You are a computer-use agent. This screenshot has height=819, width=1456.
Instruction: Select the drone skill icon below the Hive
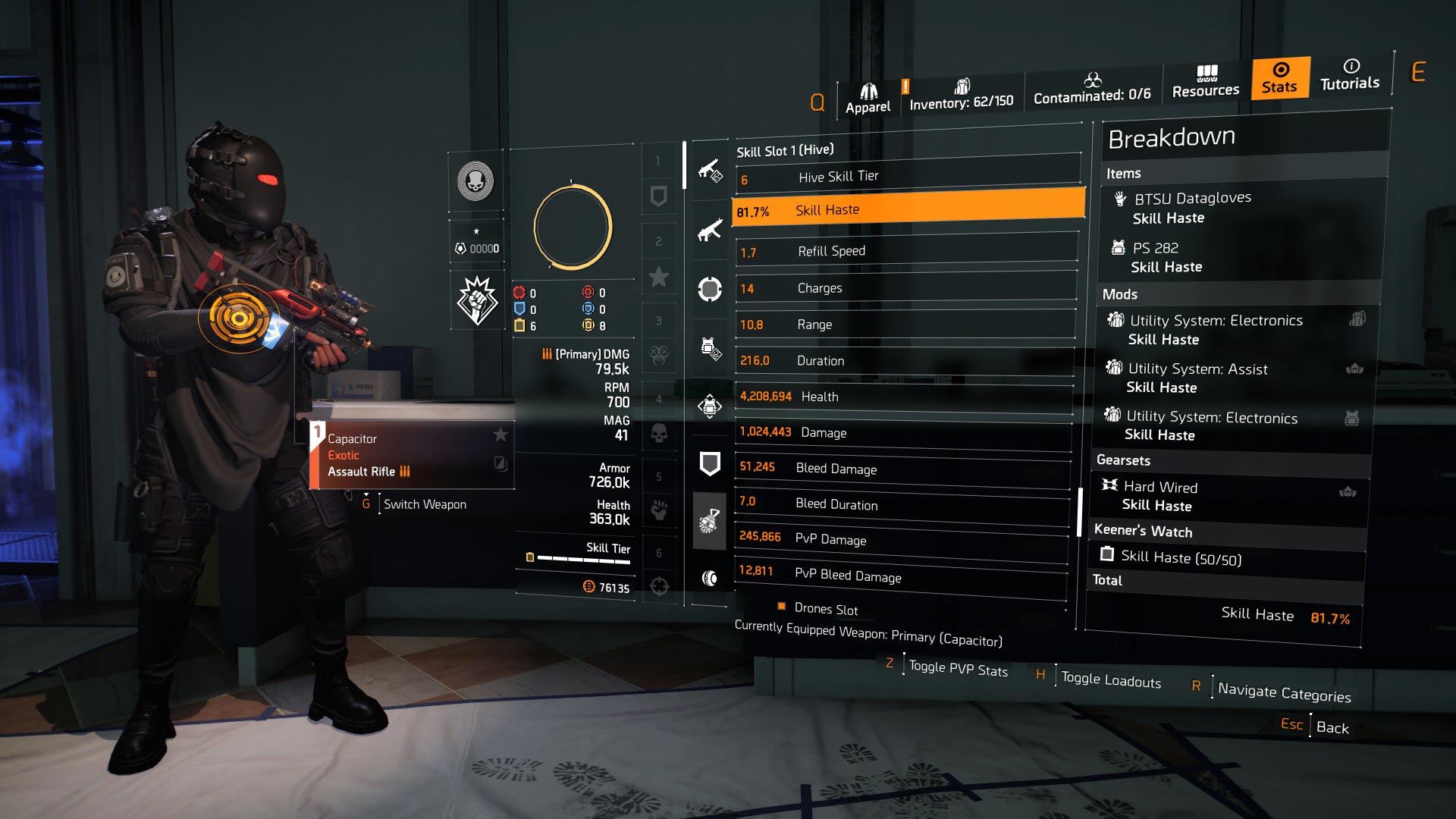click(x=711, y=576)
